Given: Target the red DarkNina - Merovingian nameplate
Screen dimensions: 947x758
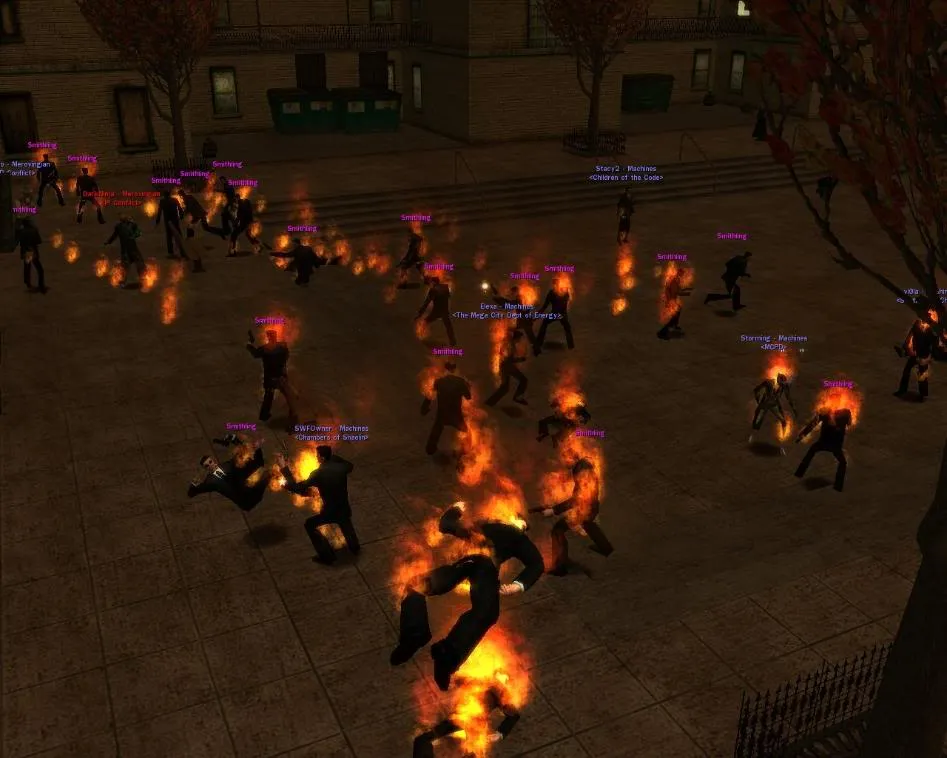Looking at the screenshot, I should [x=120, y=193].
